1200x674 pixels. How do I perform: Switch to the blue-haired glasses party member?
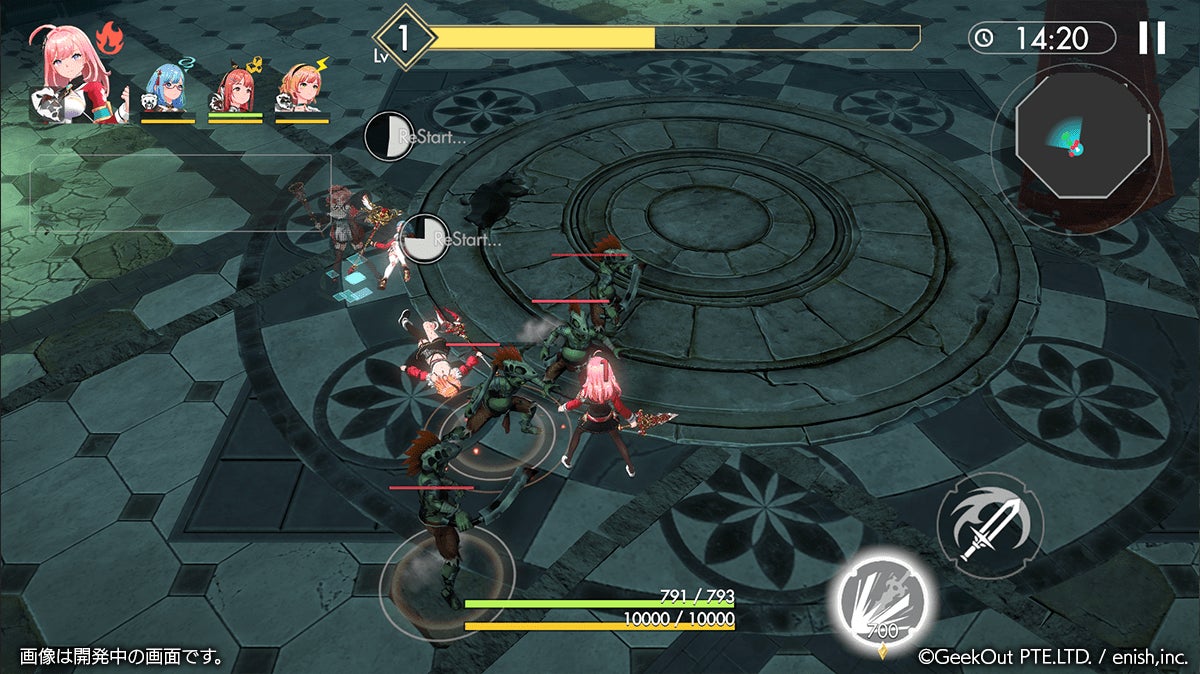click(x=166, y=91)
